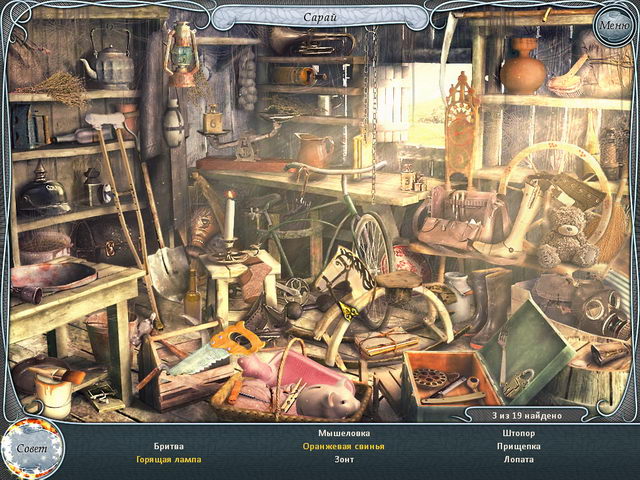
Task: Select Бритва in the item list
Action: pos(168,446)
